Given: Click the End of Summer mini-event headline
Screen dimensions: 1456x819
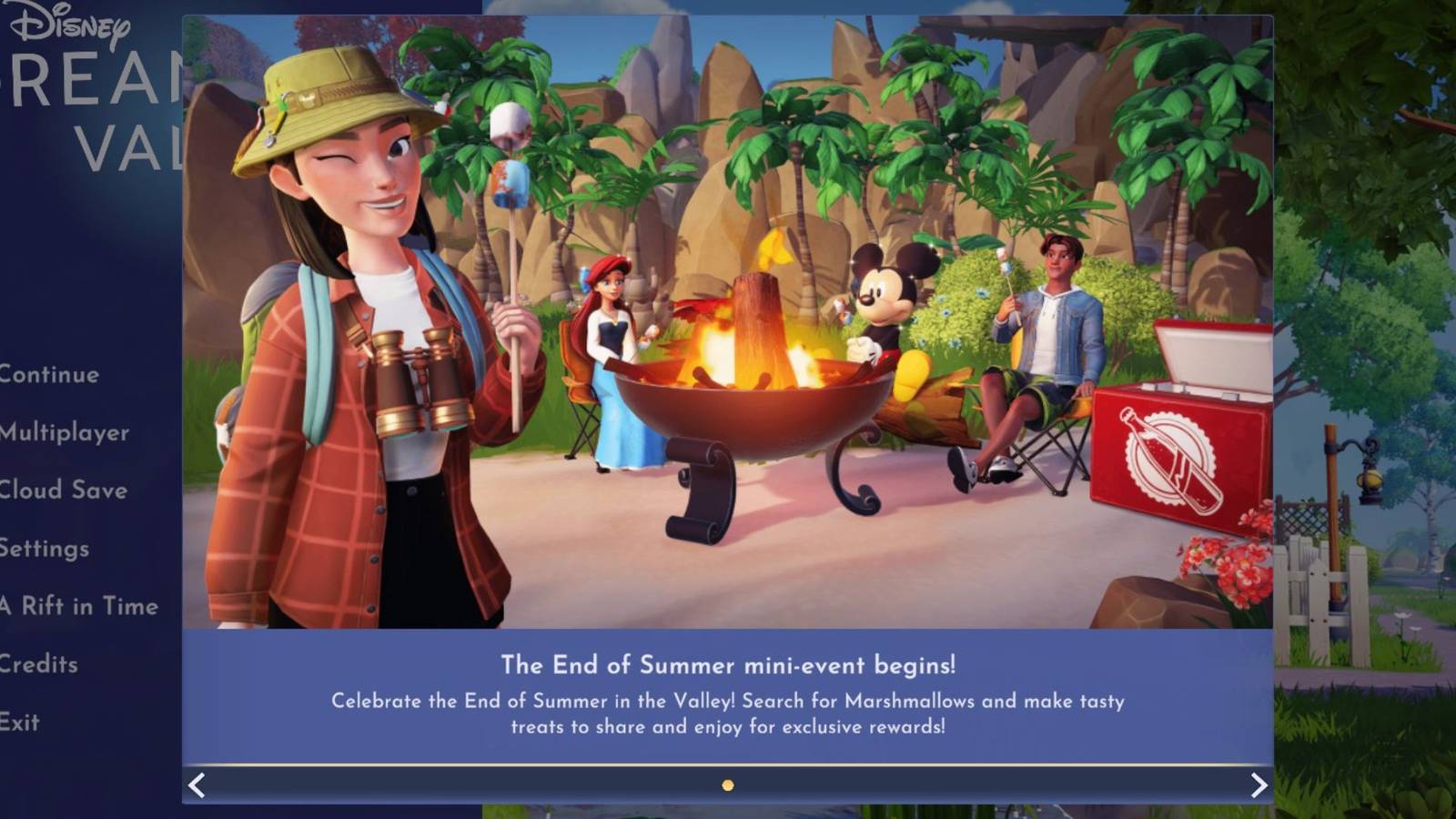Looking at the screenshot, I should pyautogui.click(x=728, y=665).
